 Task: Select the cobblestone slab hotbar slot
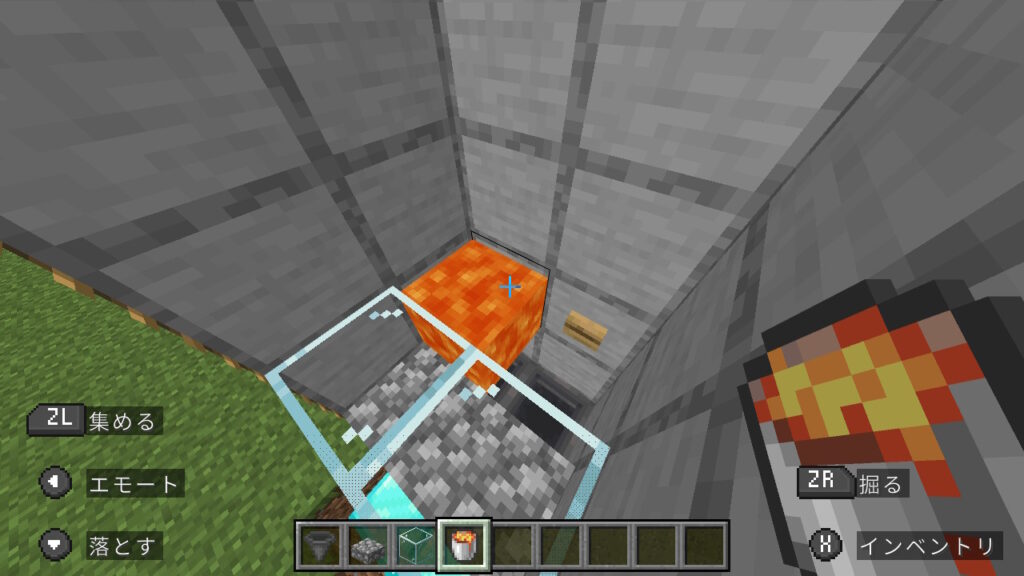367,545
